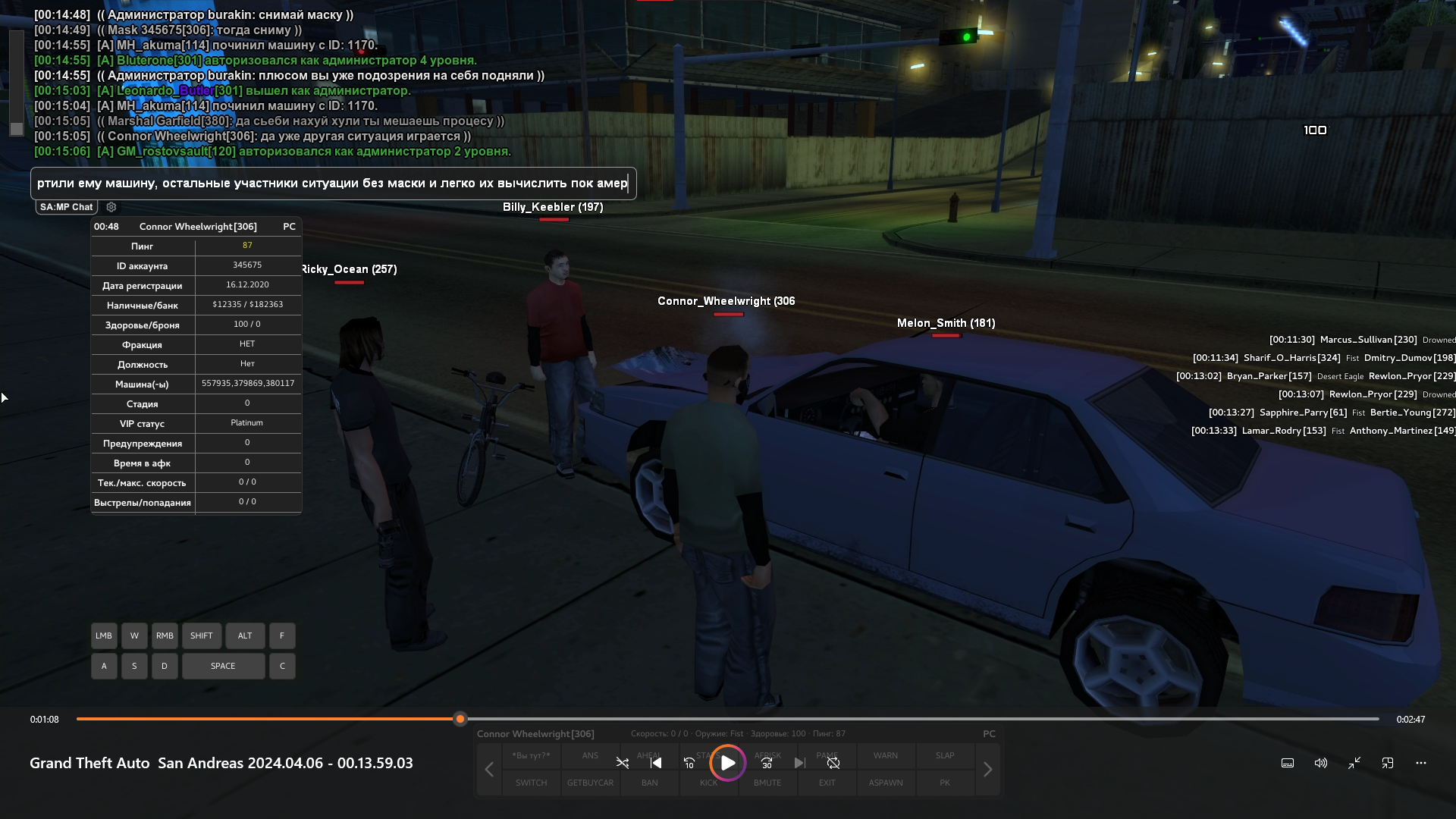The image size is (1456, 819).
Task: Trigger the ASPAWN admin button
Action: [886, 783]
